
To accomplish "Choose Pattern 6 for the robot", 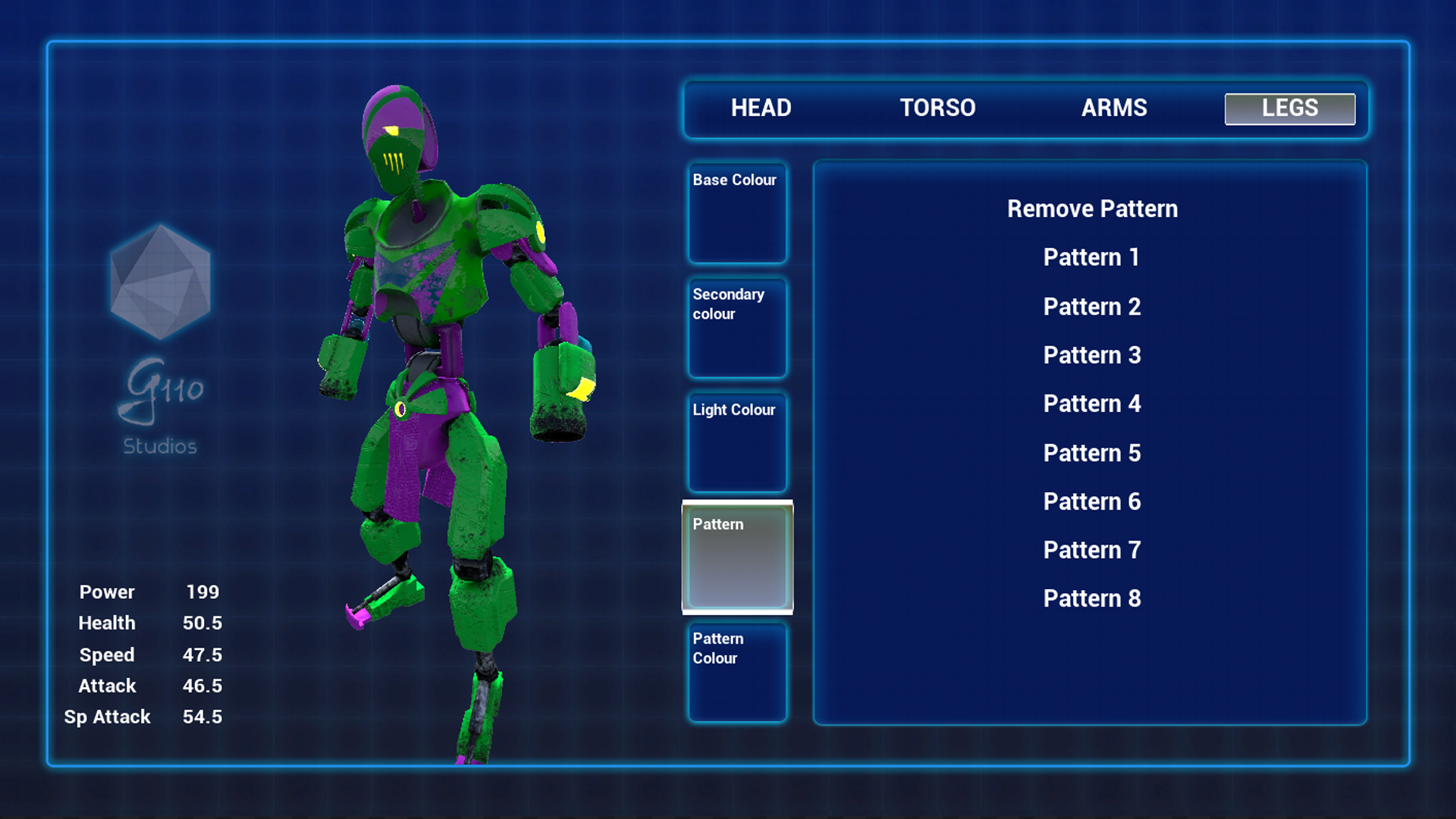I will pyautogui.click(x=1092, y=501).
